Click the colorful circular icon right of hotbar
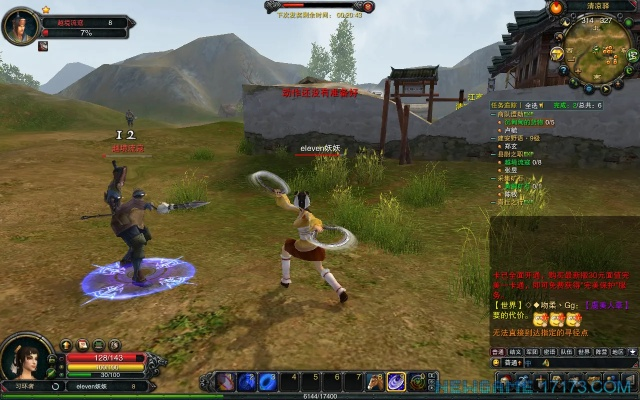 (417, 381)
